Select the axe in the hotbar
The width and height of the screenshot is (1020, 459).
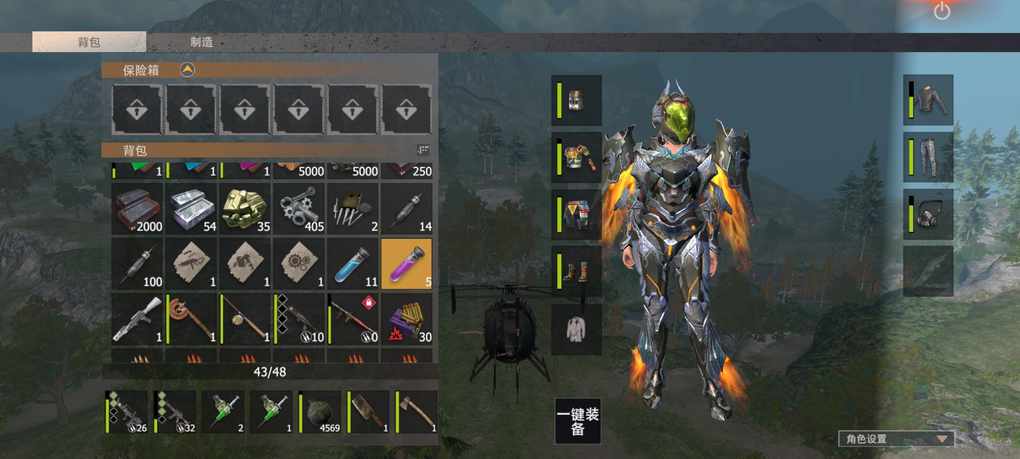coord(417,411)
